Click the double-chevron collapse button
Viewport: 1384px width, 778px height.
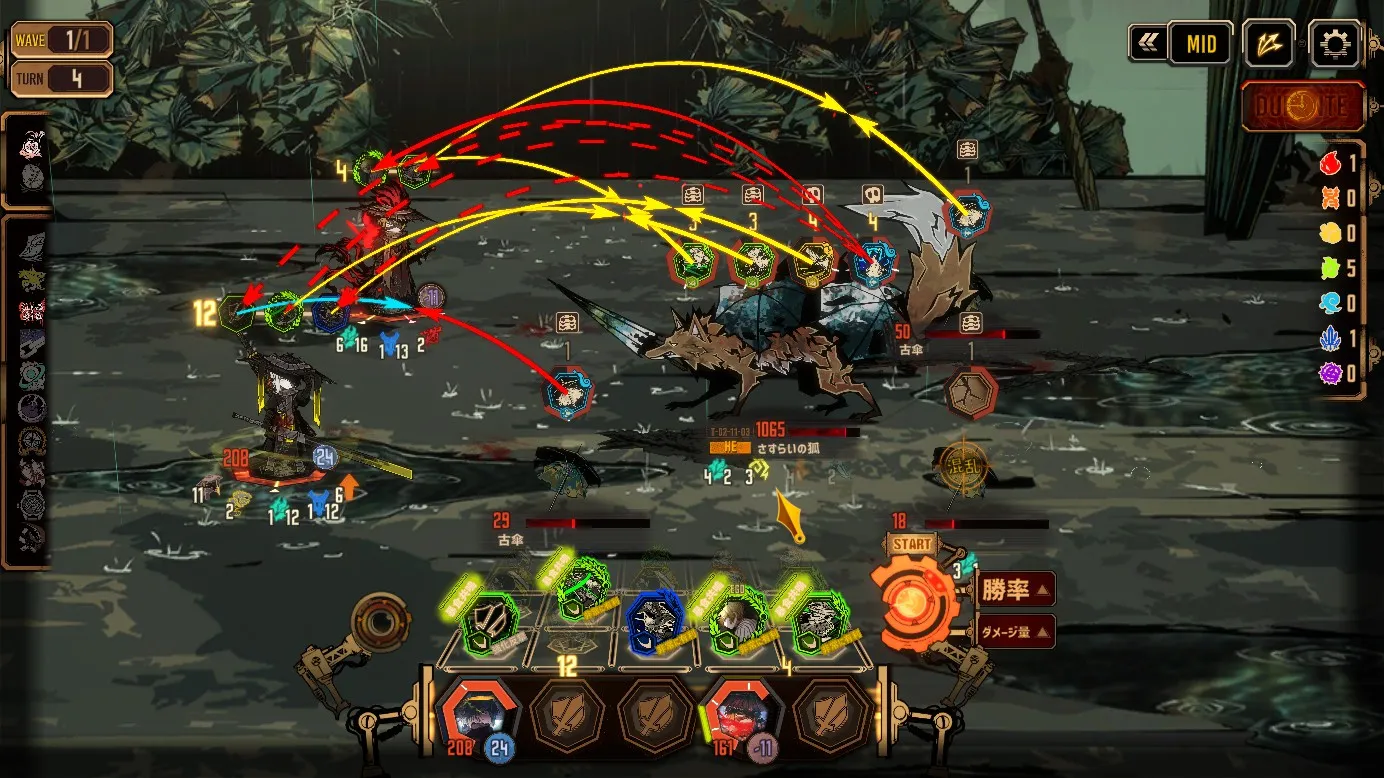pyautogui.click(x=1146, y=44)
